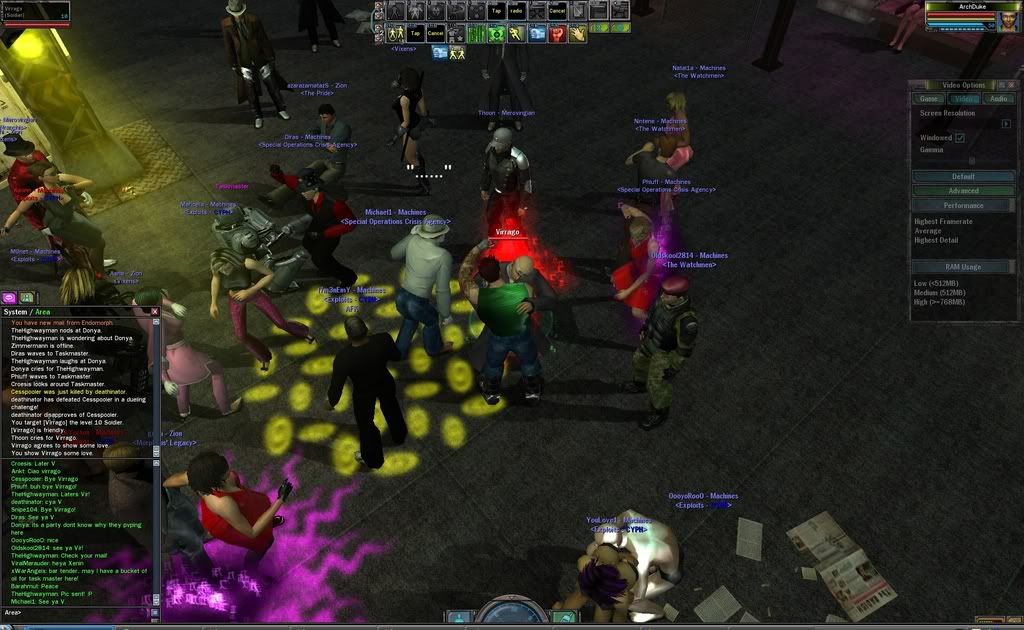Switch to the Game options tab
This screenshot has height=630, width=1024.
click(929, 99)
